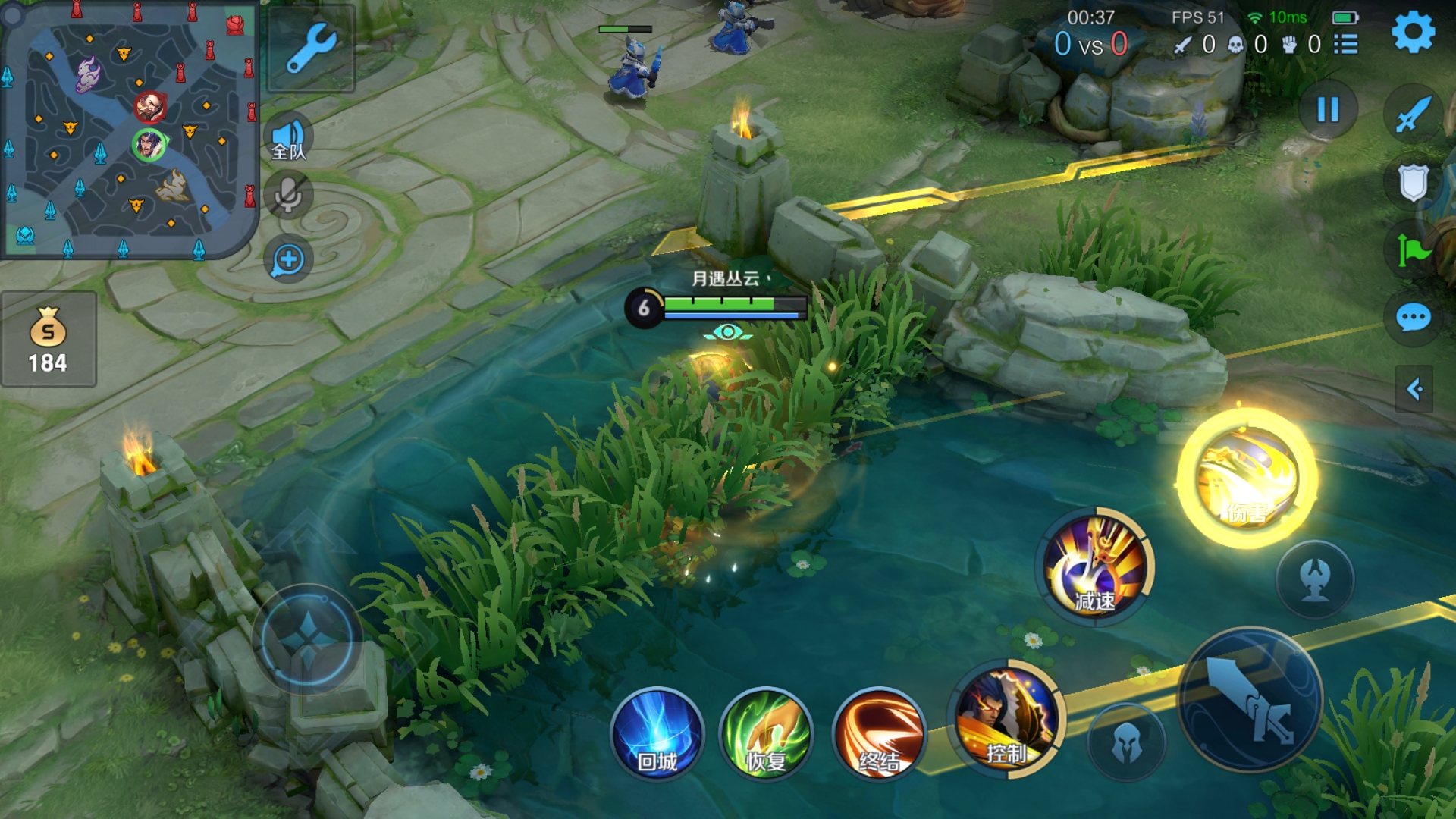Select the helmet minion-target button
1456x819 pixels.
click(x=1126, y=742)
